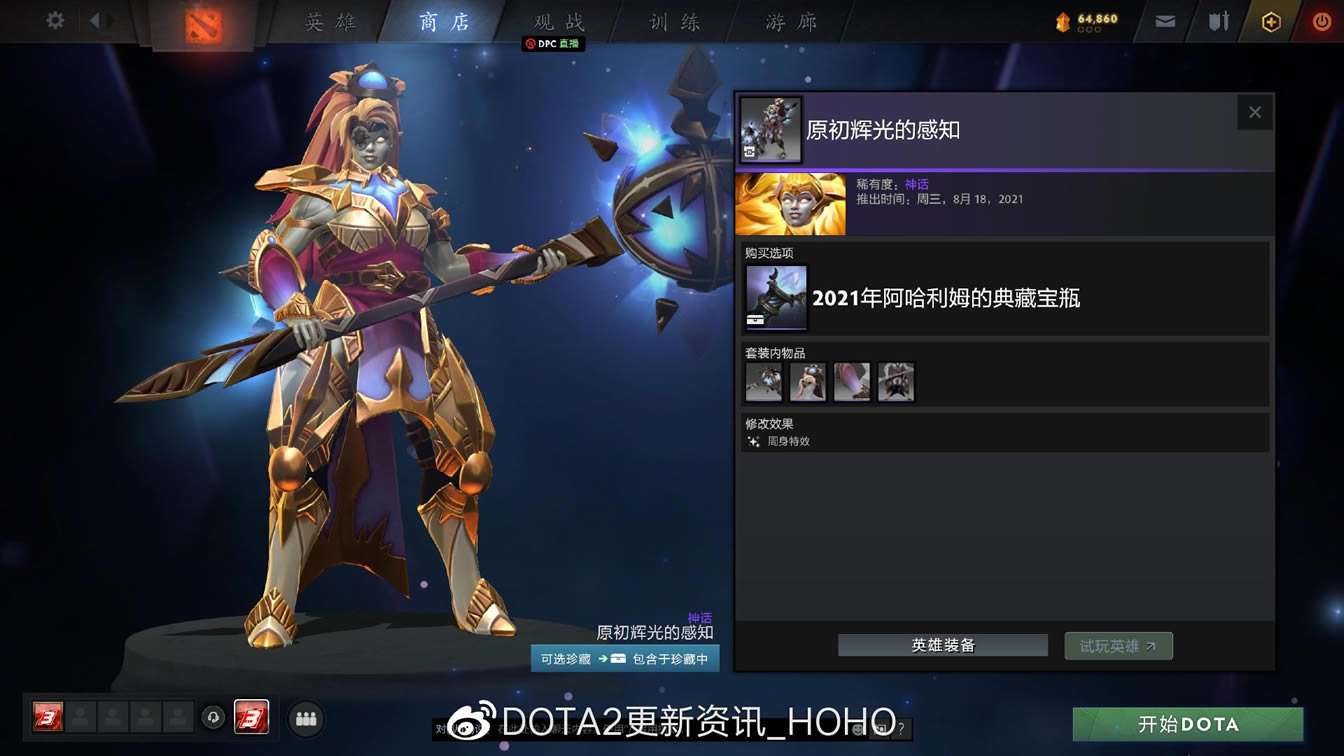Open the mail/notifications inbox icon
Screen dimensions: 1344x756
(x=1163, y=22)
